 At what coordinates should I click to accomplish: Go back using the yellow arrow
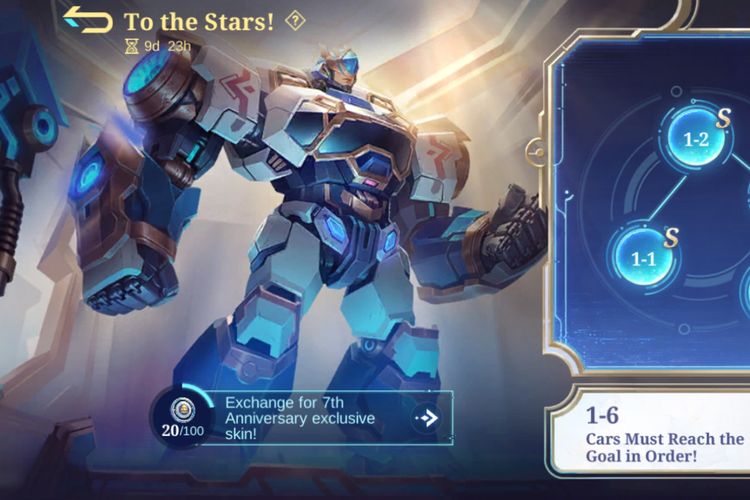[87, 20]
